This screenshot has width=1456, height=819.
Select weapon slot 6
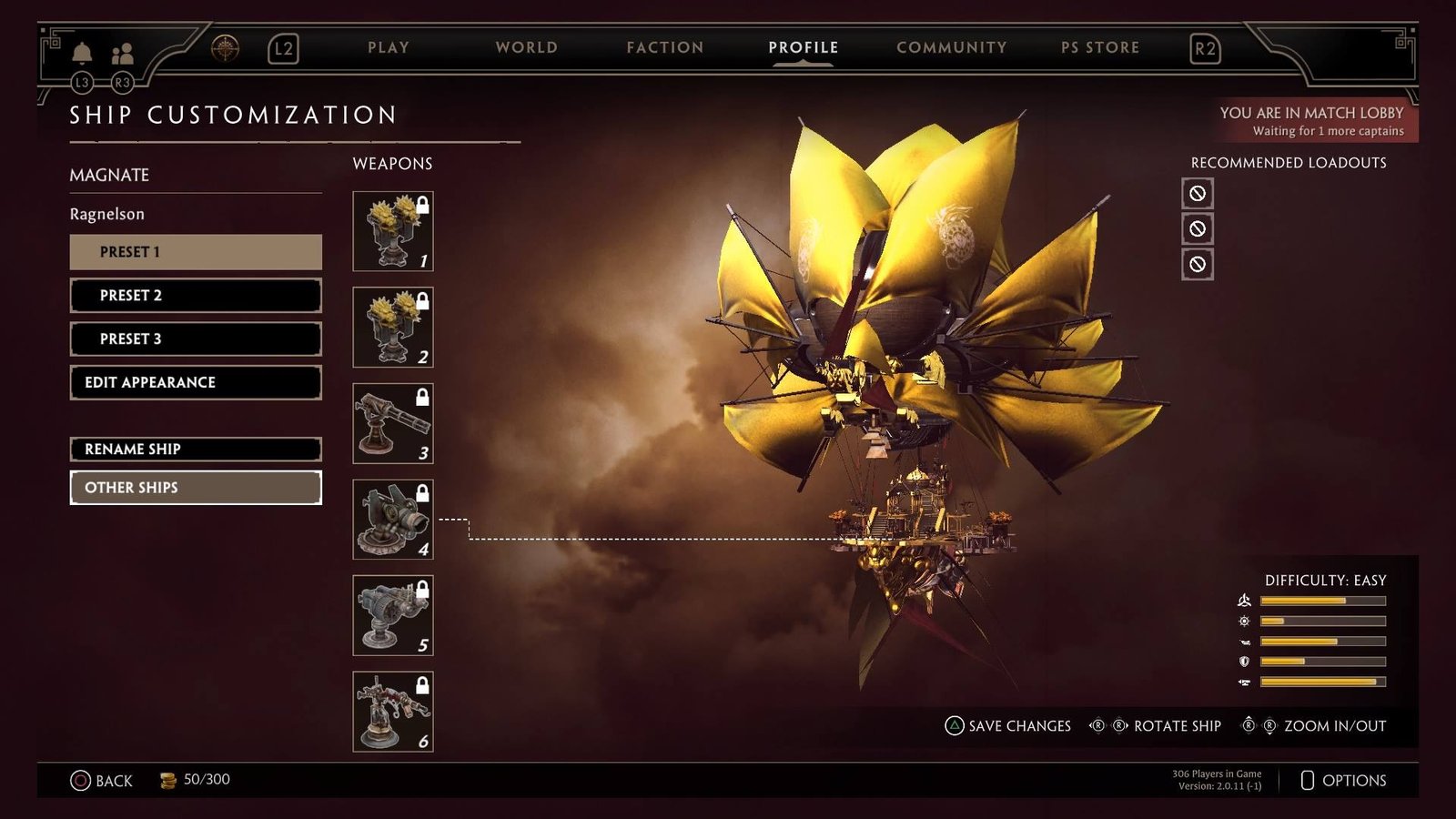[393, 712]
